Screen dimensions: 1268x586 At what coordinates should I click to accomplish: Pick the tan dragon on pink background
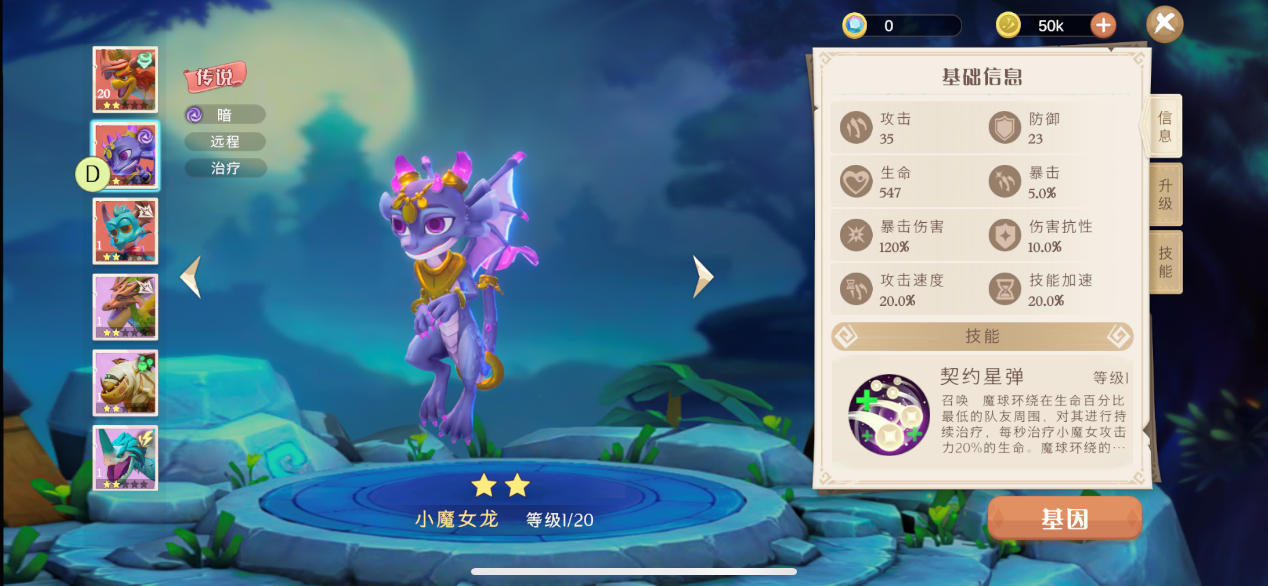click(125, 307)
